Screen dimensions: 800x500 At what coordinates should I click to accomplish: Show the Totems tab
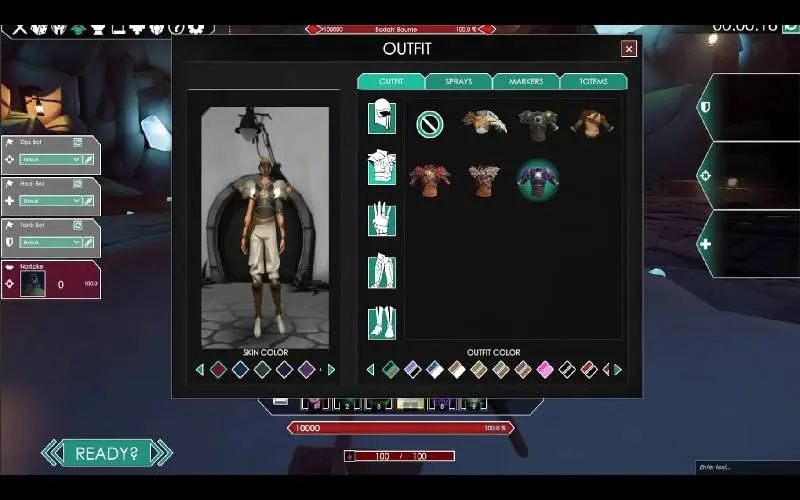point(593,81)
